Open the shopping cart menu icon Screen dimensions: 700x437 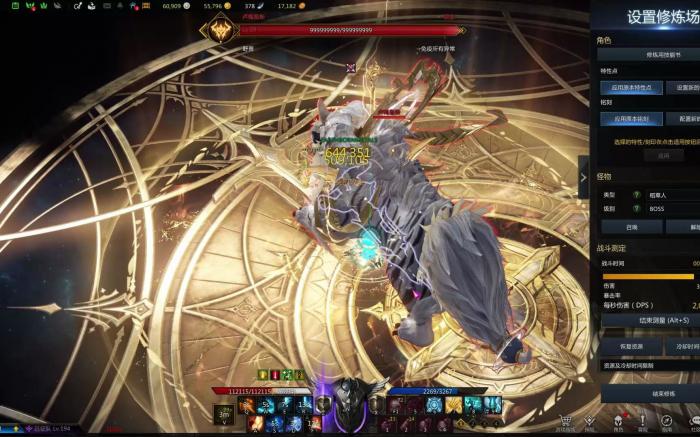point(566,422)
